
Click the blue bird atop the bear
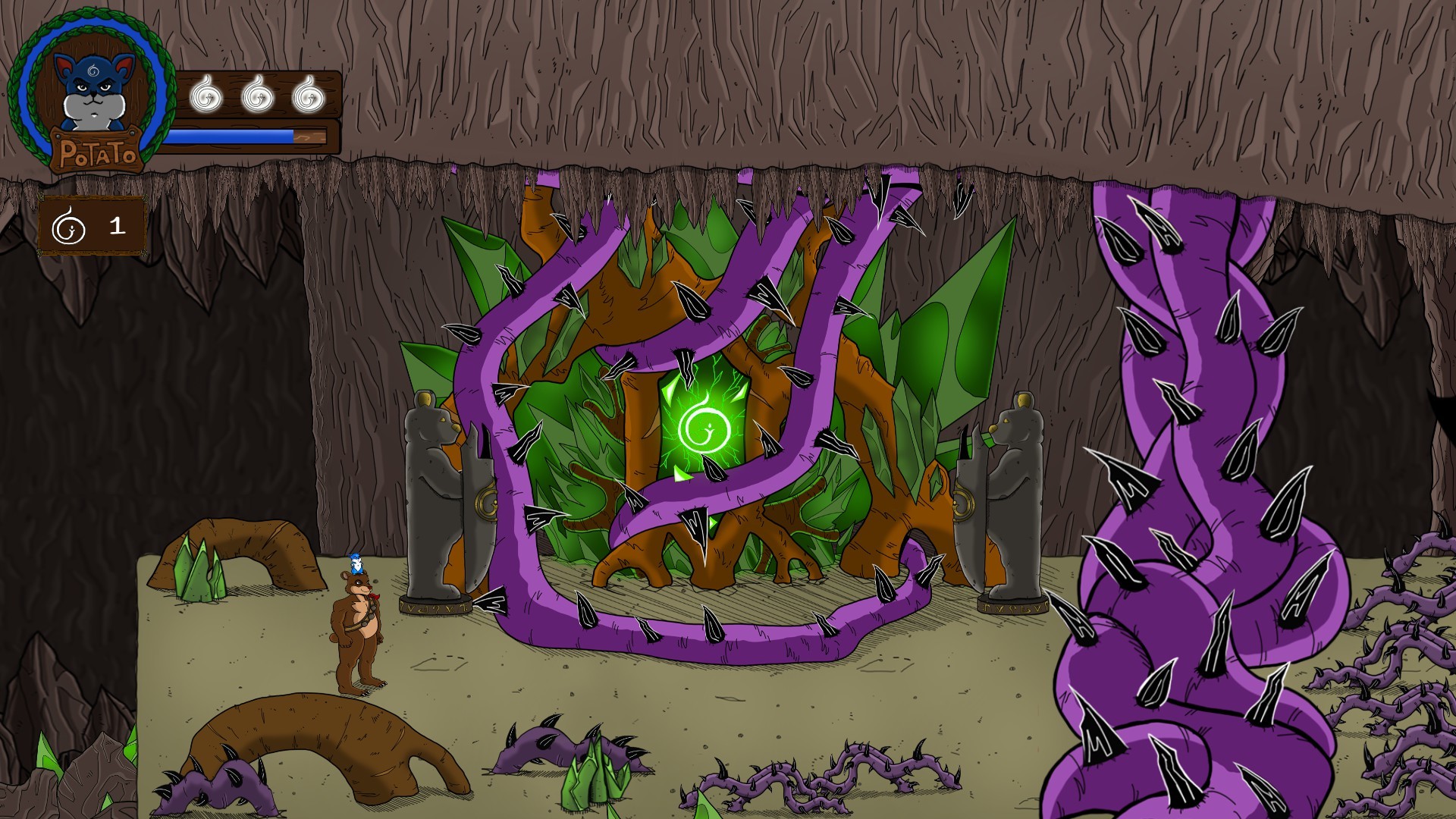pos(356,563)
